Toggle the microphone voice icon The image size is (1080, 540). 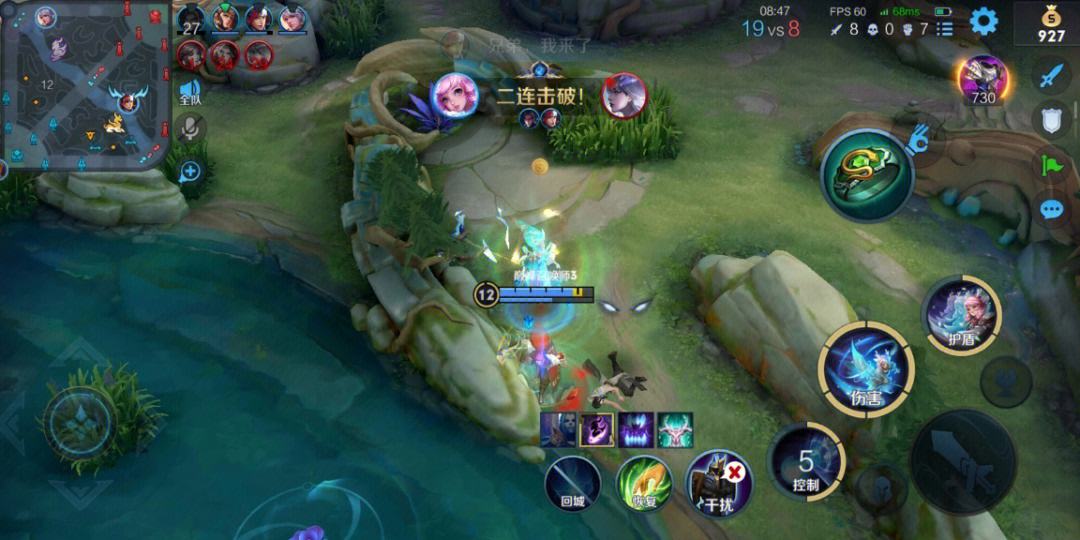coord(190,128)
